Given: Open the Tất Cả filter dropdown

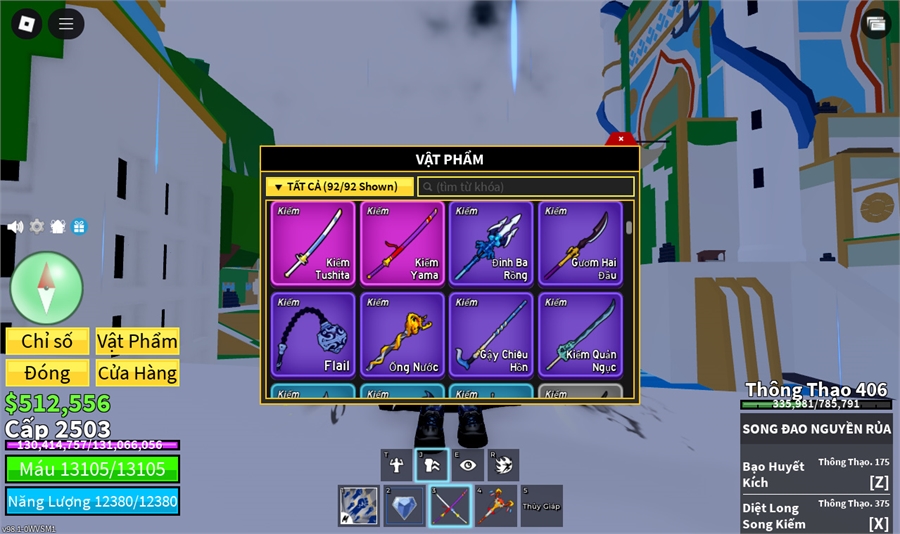Looking at the screenshot, I should [x=340, y=187].
